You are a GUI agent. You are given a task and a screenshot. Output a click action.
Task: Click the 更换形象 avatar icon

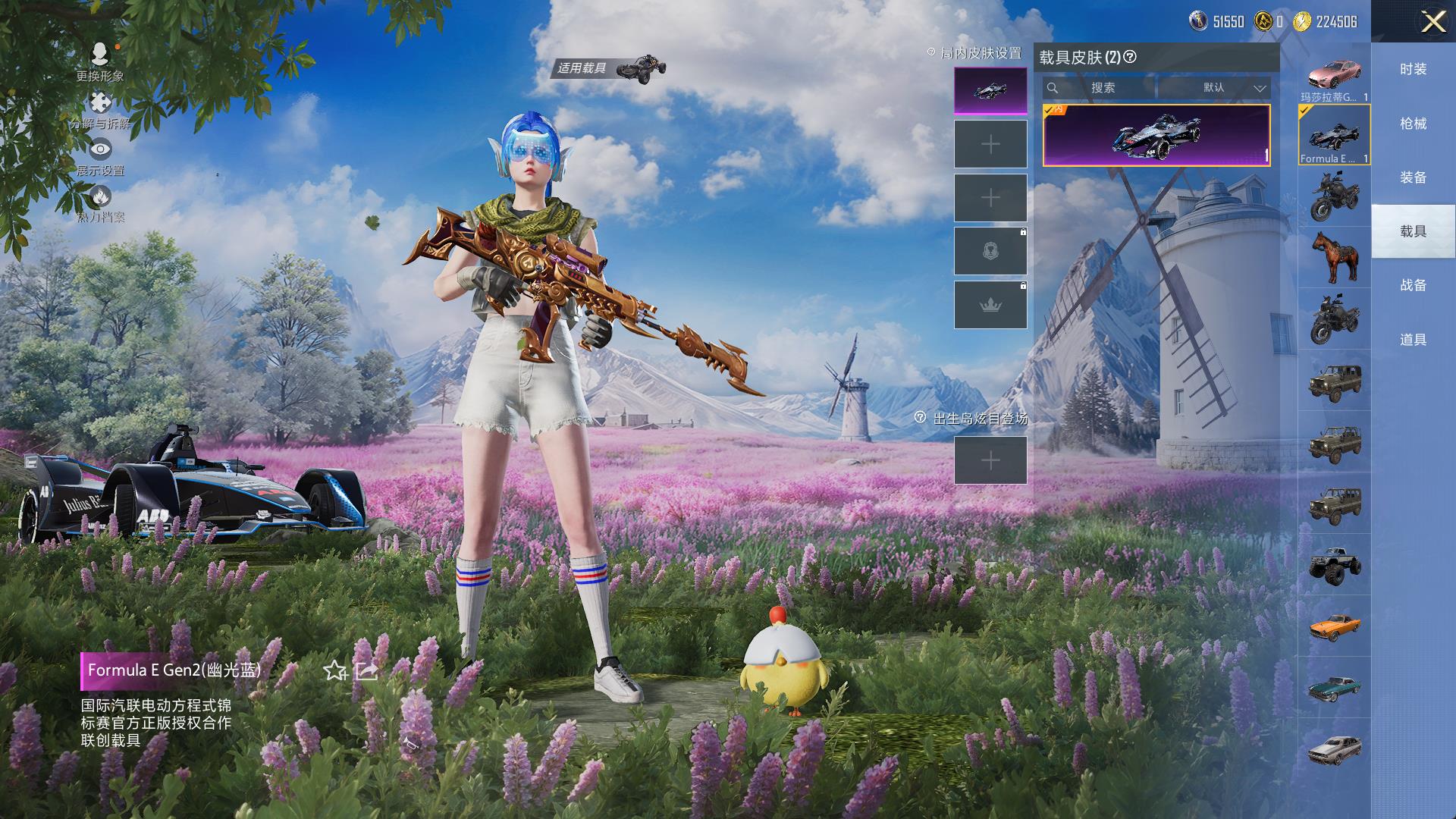99,55
